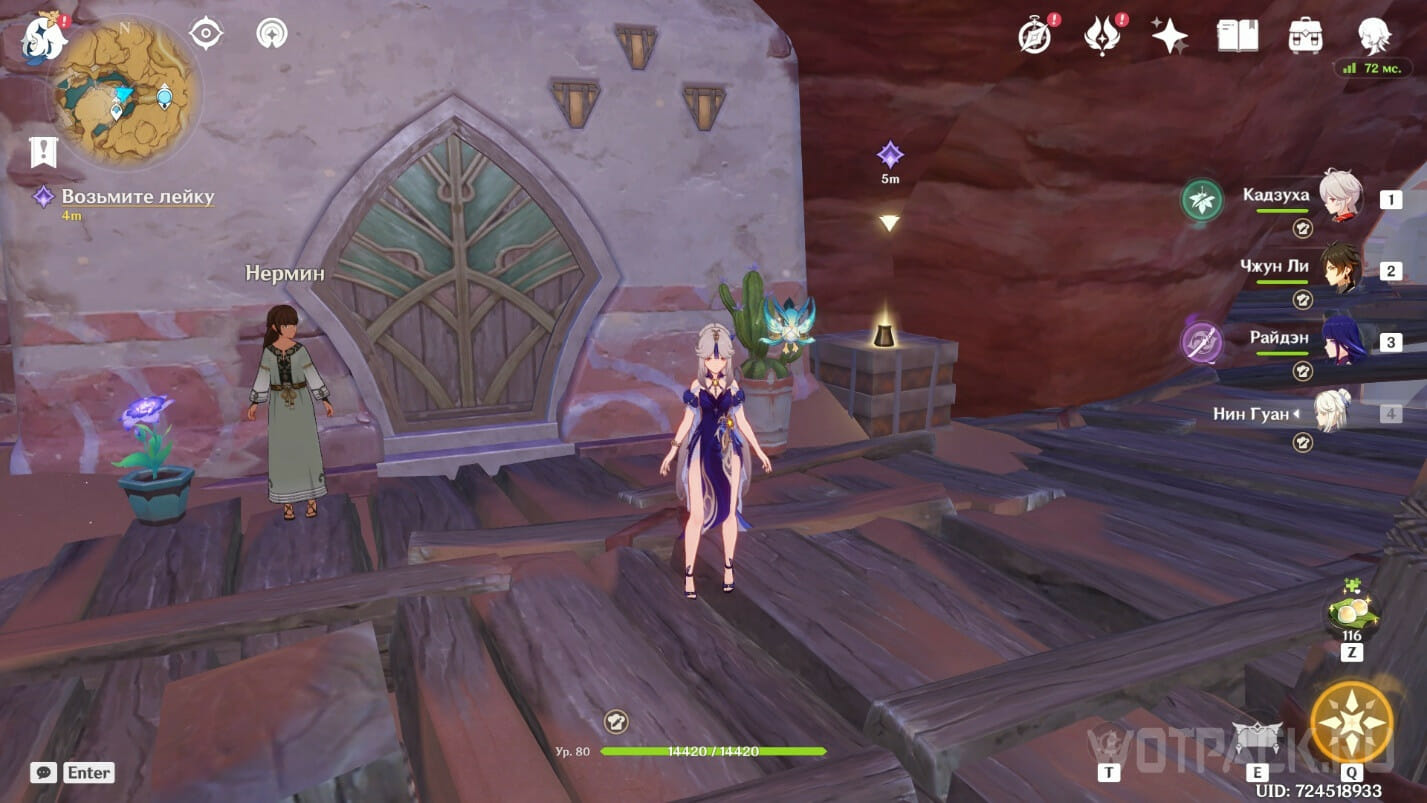The width and height of the screenshot is (1427, 803).
Task: Switch to party member Кадзуха
Action: pyautogui.click(x=1338, y=197)
